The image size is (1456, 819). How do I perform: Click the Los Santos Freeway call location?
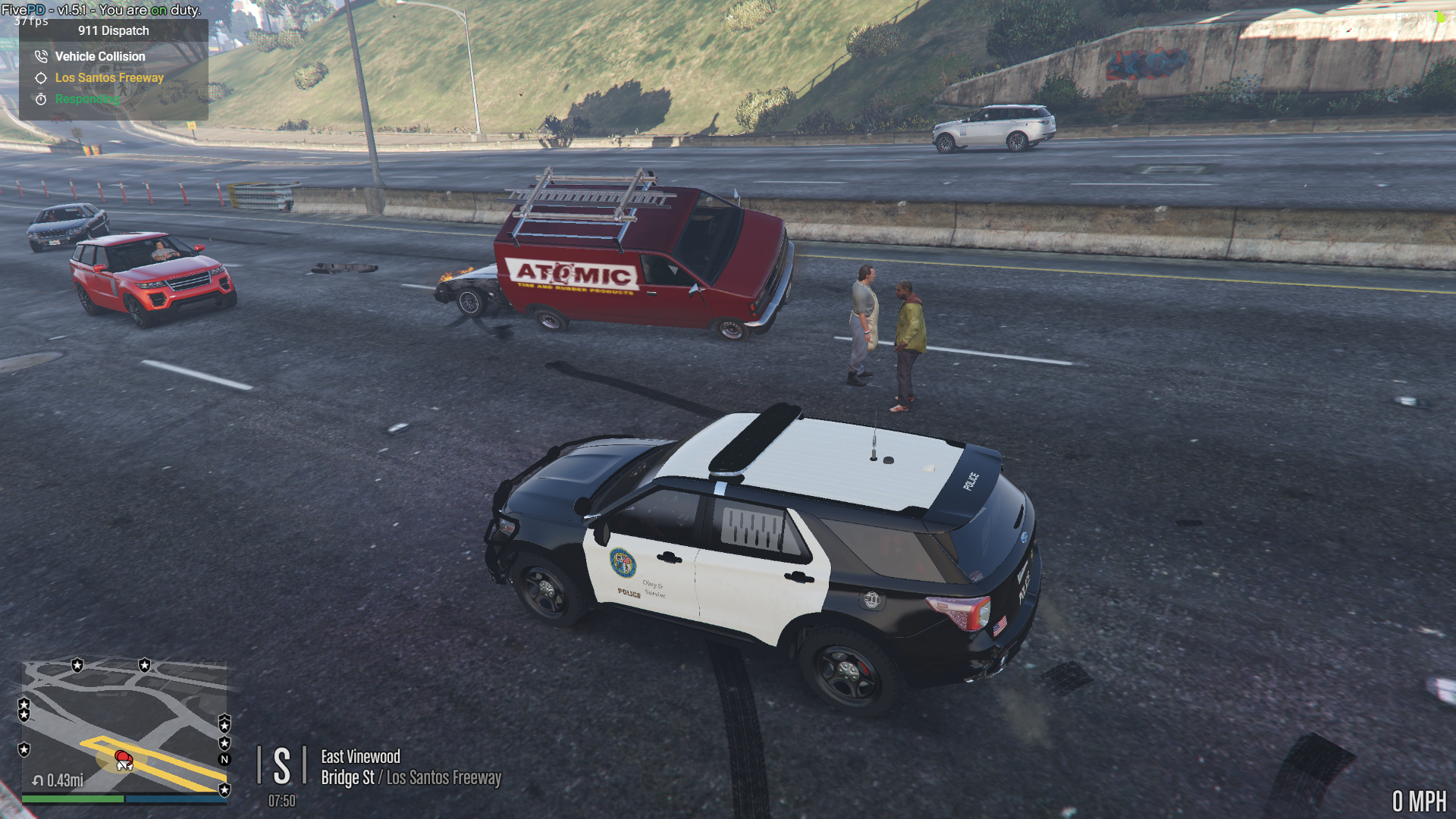[x=109, y=77]
